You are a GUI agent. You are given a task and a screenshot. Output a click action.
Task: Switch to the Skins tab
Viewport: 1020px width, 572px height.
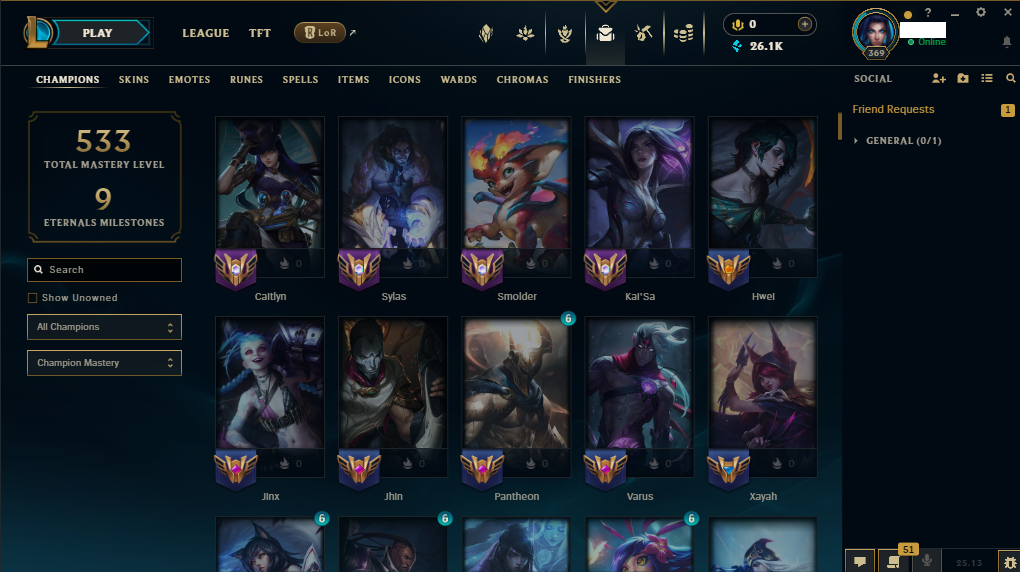click(134, 80)
